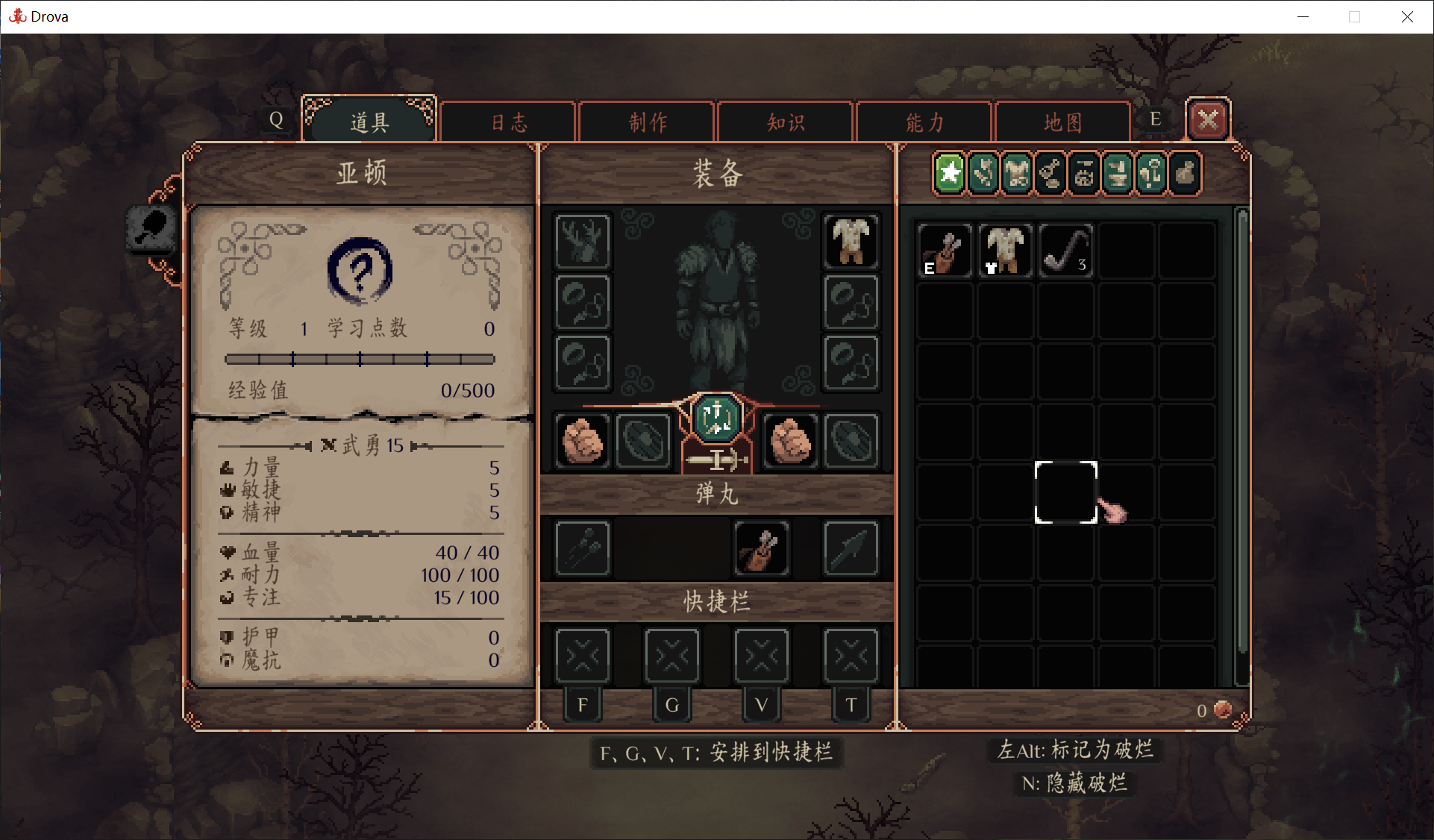Select the star all-items filter

click(950, 174)
